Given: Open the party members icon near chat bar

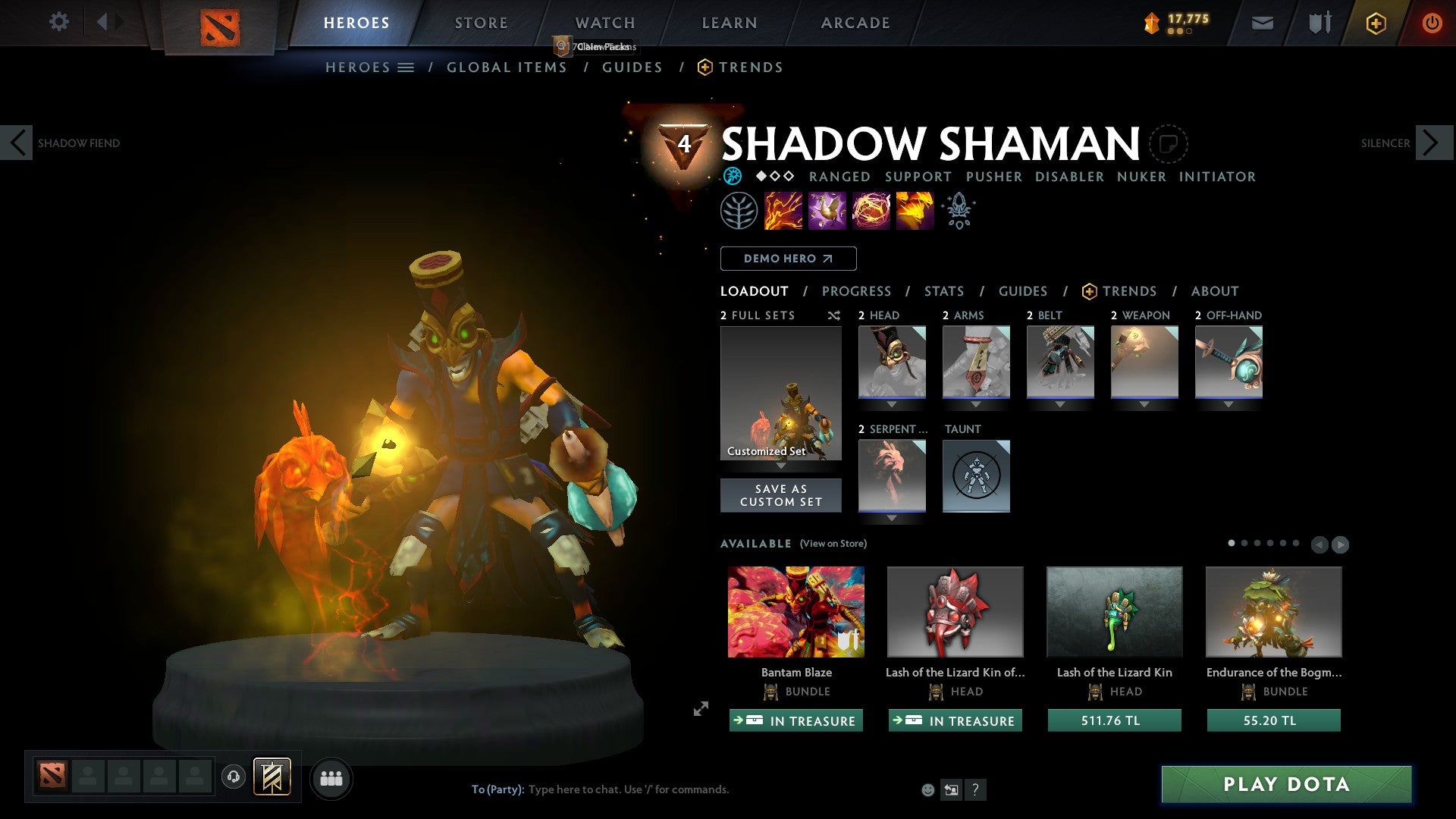Looking at the screenshot, I should click(331, 777).
